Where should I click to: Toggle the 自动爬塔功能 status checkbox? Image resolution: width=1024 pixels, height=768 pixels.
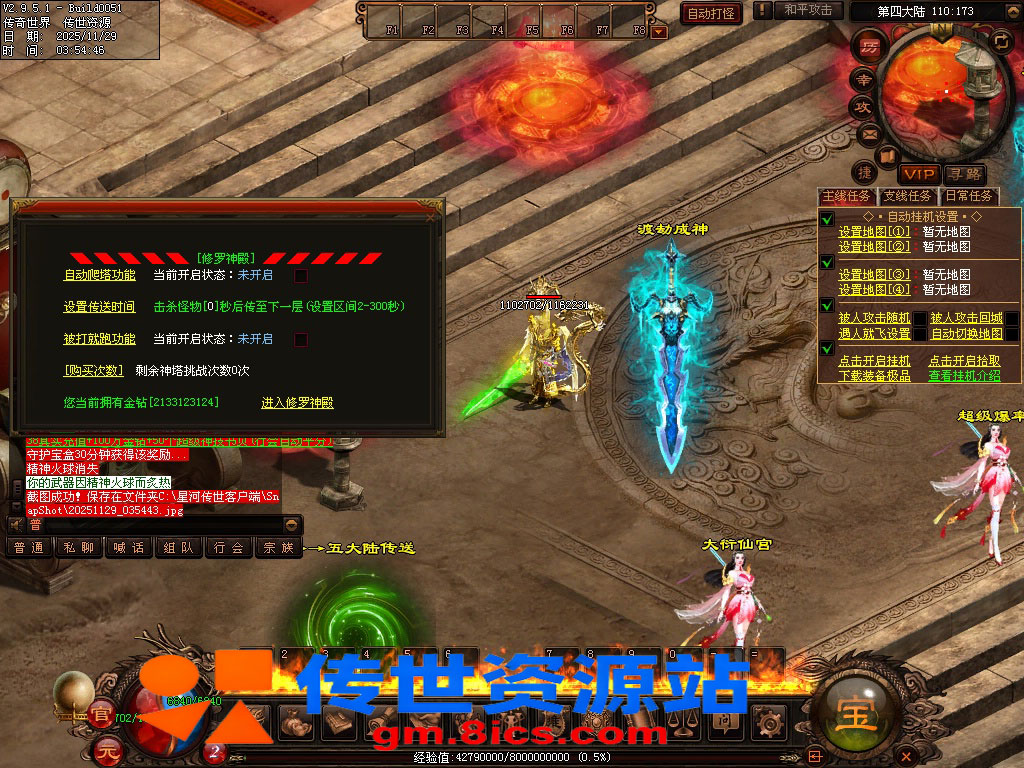point(300,275)
